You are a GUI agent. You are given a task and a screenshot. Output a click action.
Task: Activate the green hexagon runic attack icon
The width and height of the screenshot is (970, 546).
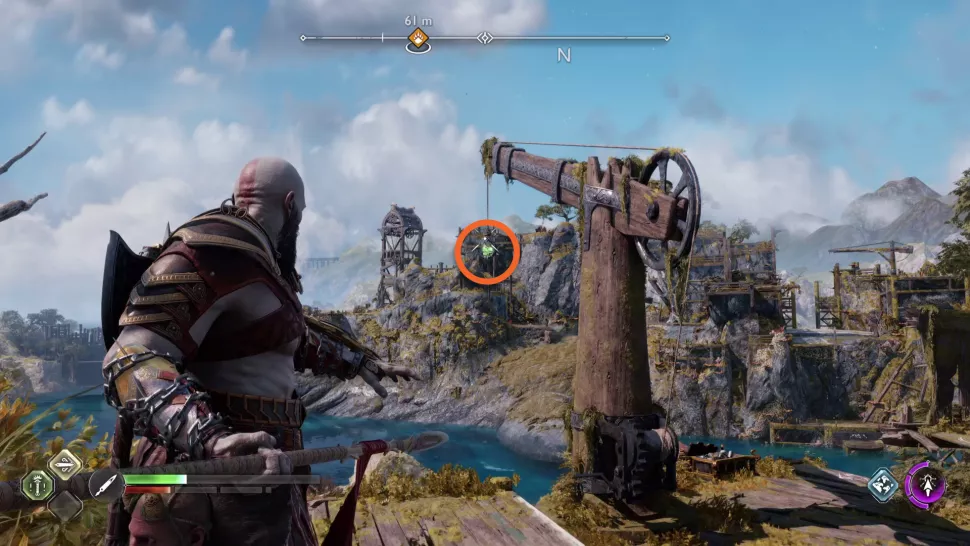36,485
